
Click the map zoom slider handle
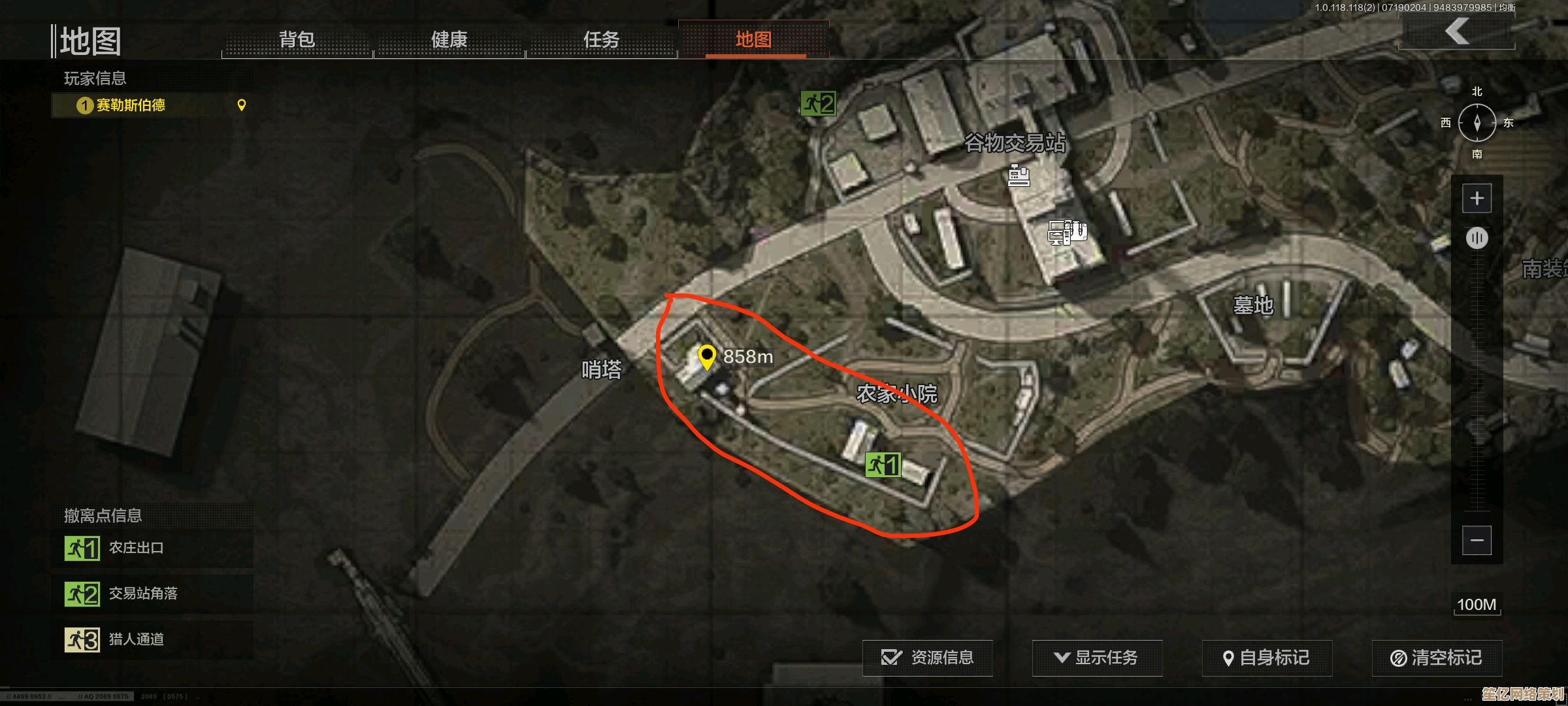point(1477,237)
